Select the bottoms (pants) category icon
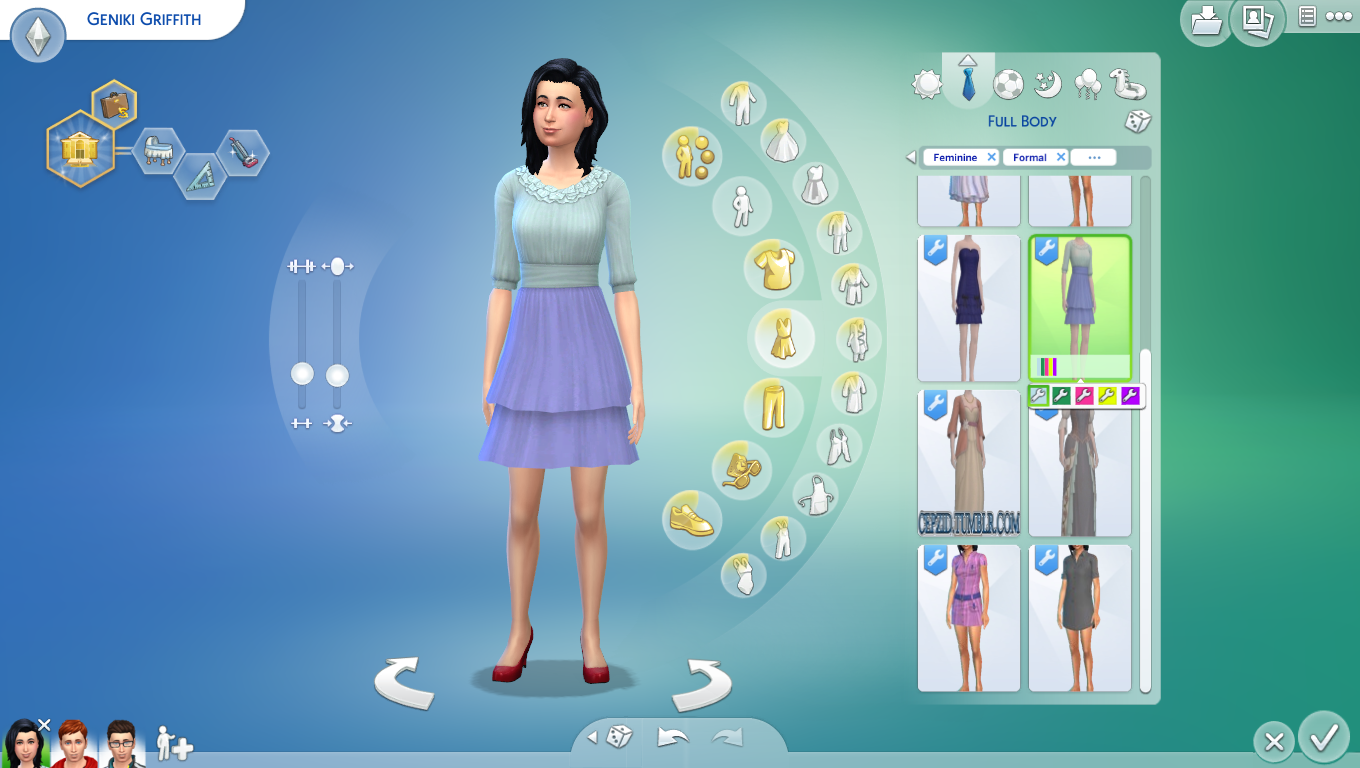1360x768 pixels. tap(773, 406)
